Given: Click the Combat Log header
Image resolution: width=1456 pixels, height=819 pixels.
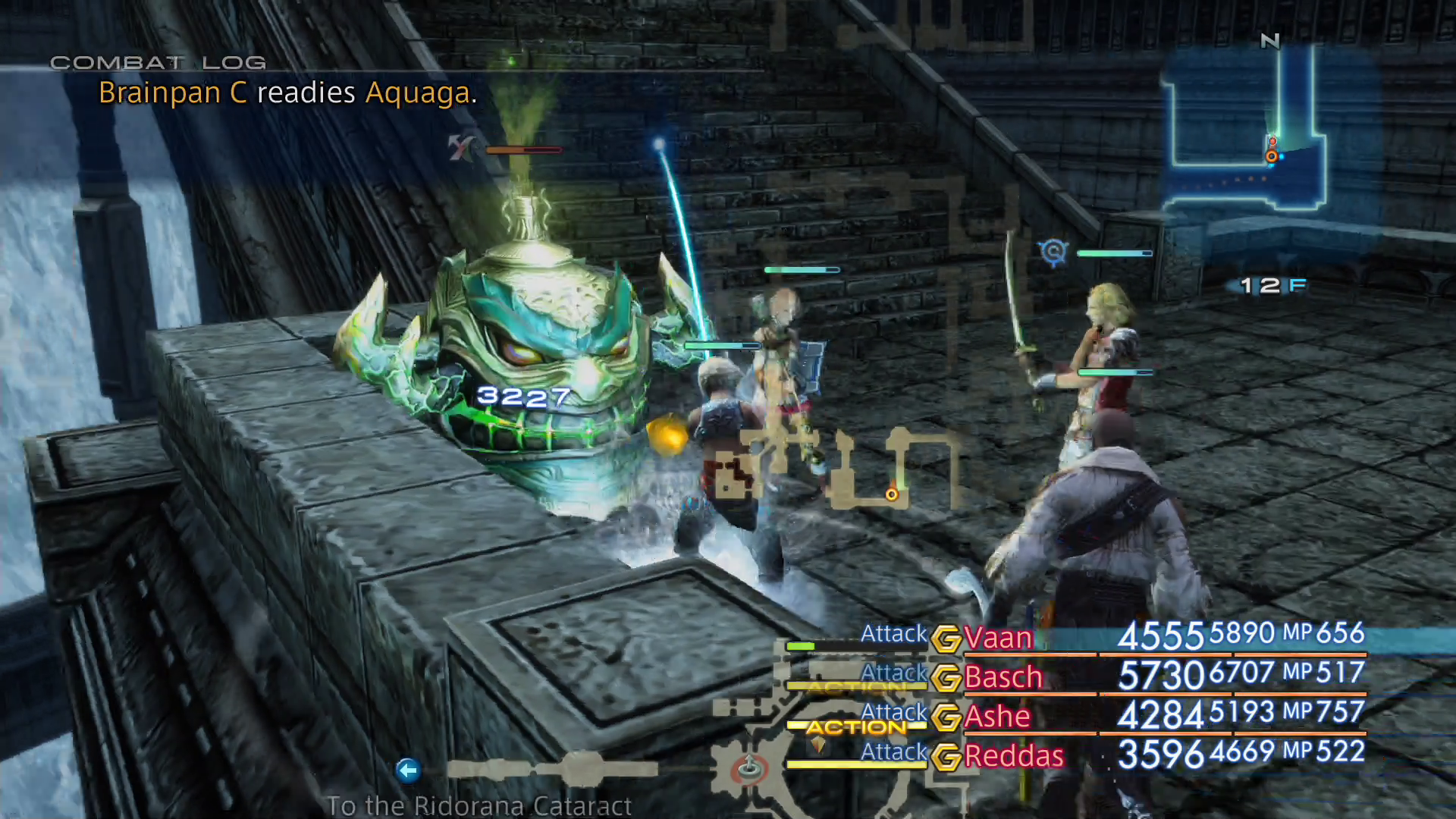Looking at the screenshot, I should 158,63.
